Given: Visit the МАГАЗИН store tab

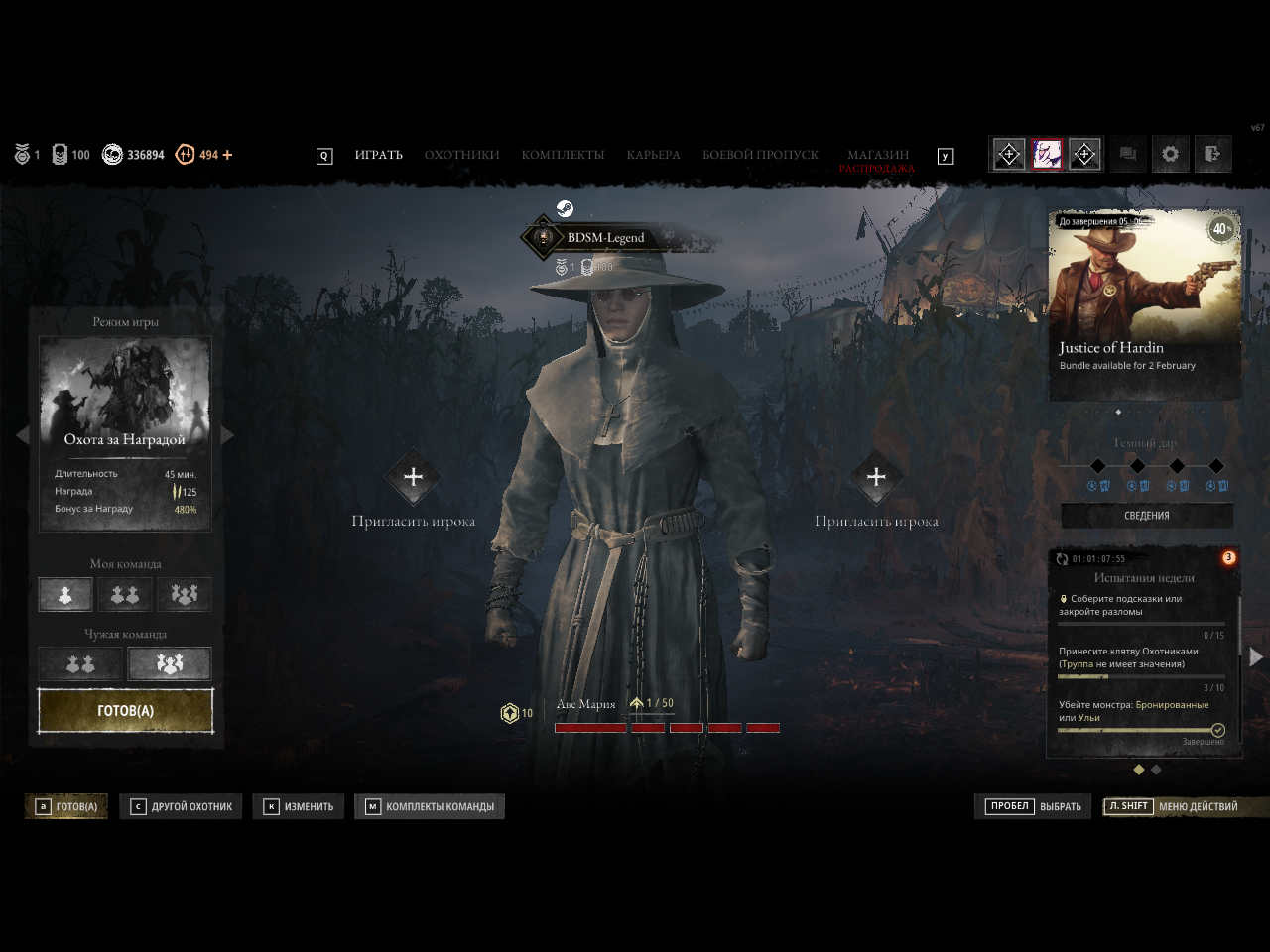Looking at the screenshot, I should [x=877, y=155].
